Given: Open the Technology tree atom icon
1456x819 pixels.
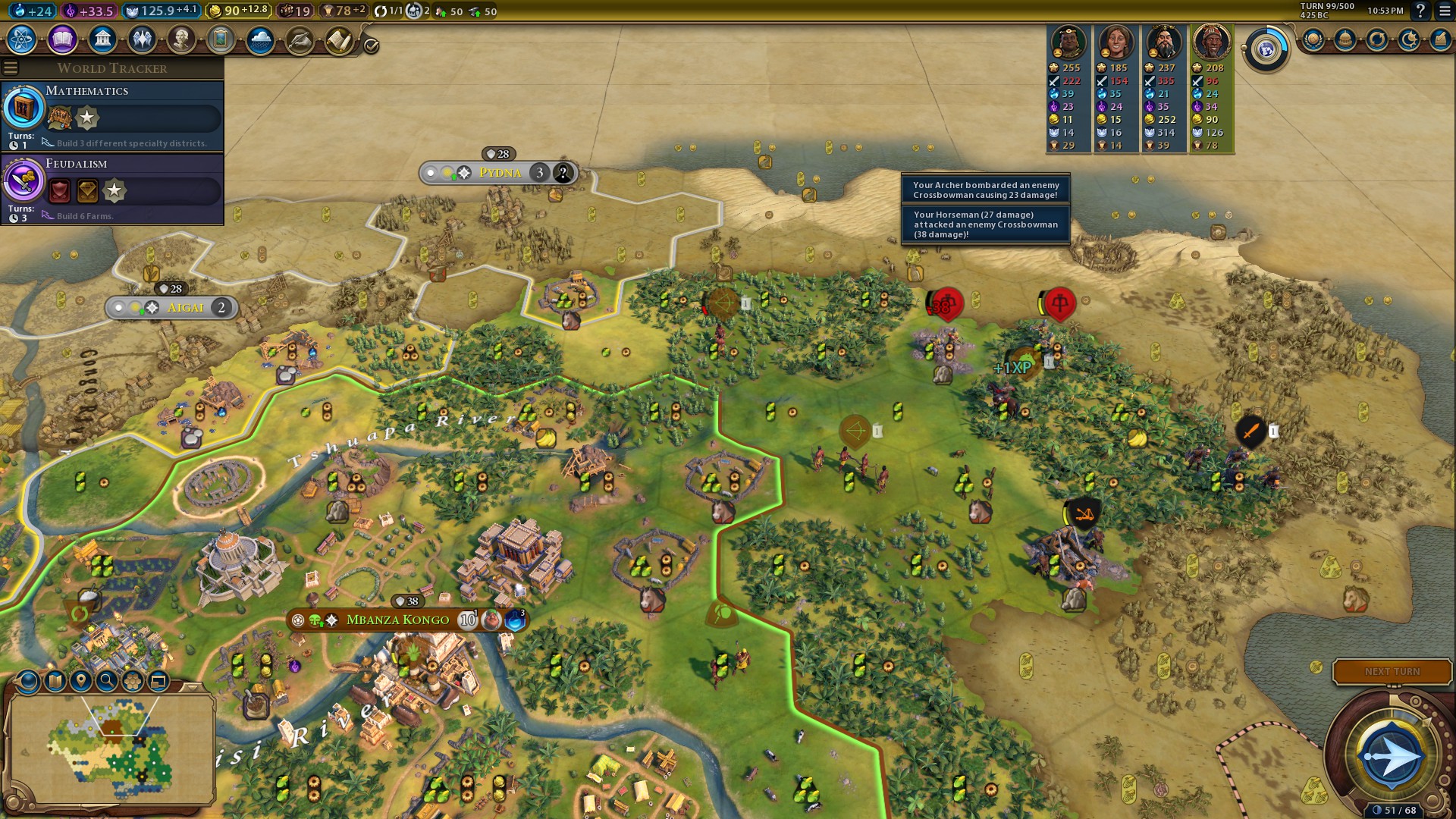Looking at the screenshot, I should click(x=22, y=39).
